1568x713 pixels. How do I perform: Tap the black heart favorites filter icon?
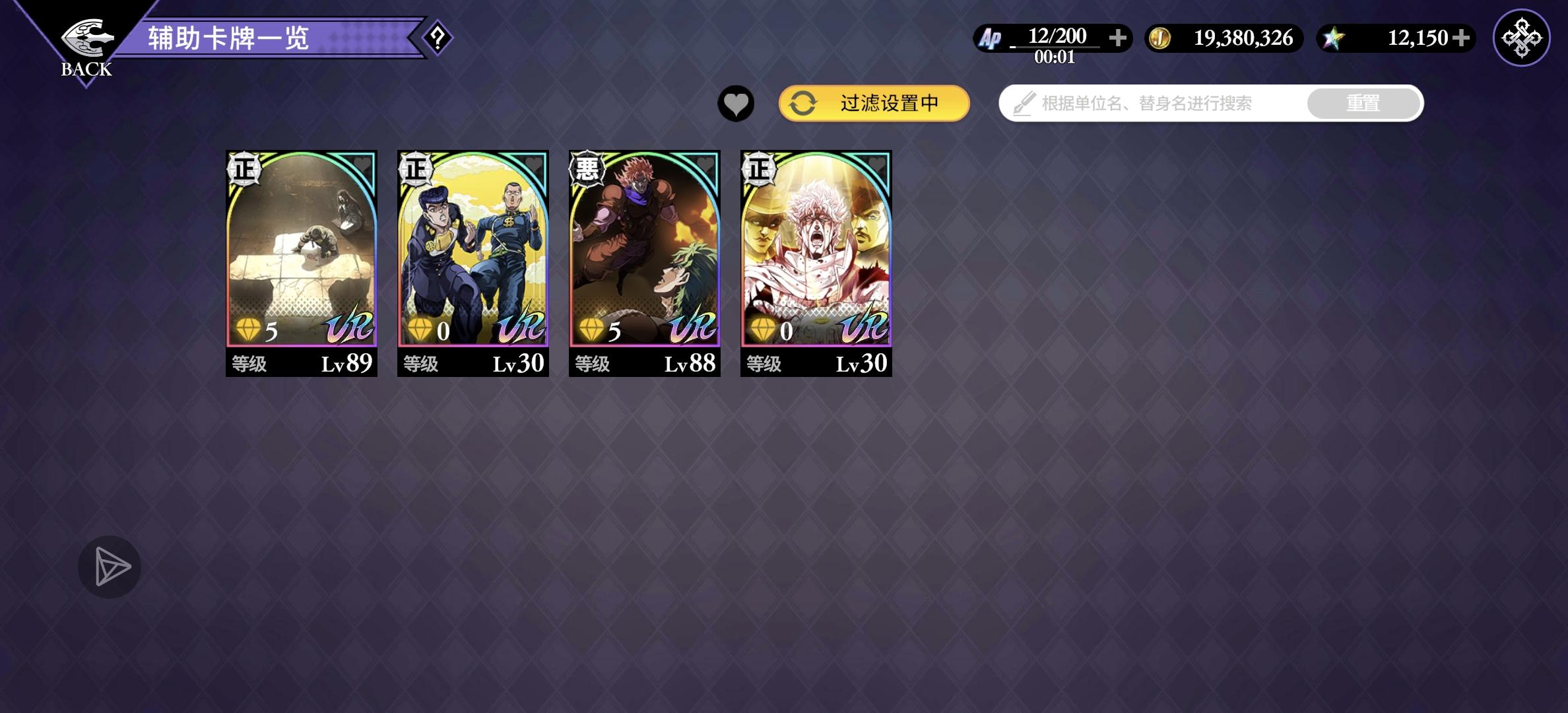pos(735,103)
